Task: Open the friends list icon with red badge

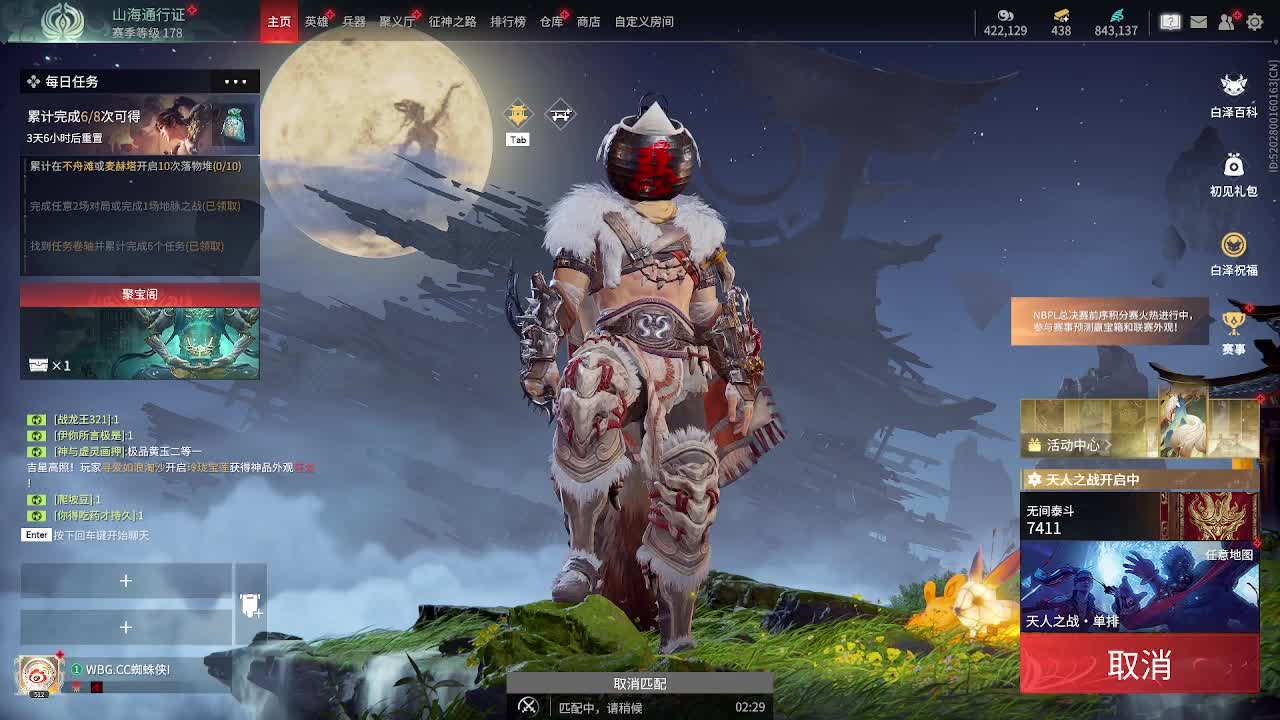Action: [x=1226, y=21]
